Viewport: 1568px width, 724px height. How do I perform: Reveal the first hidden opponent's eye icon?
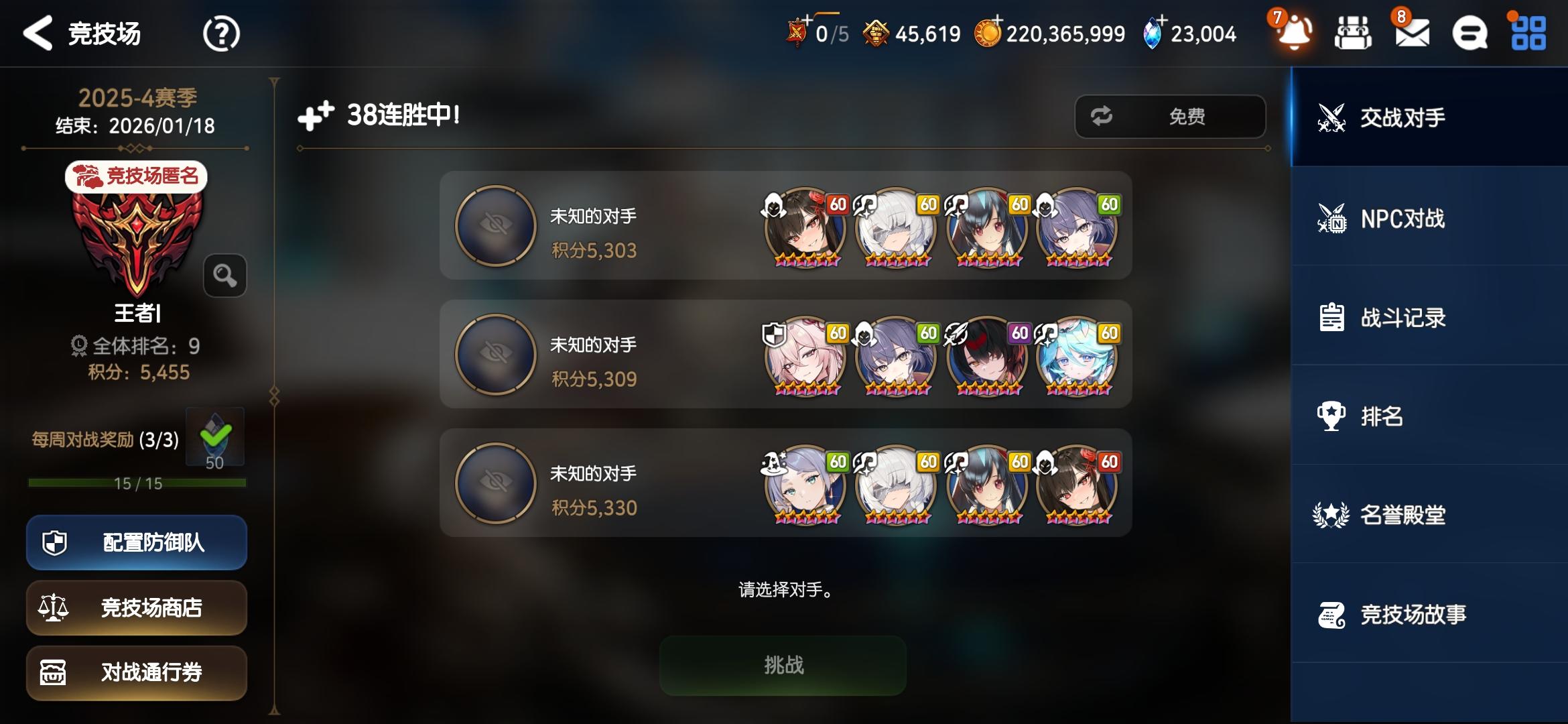pos(495,227)
